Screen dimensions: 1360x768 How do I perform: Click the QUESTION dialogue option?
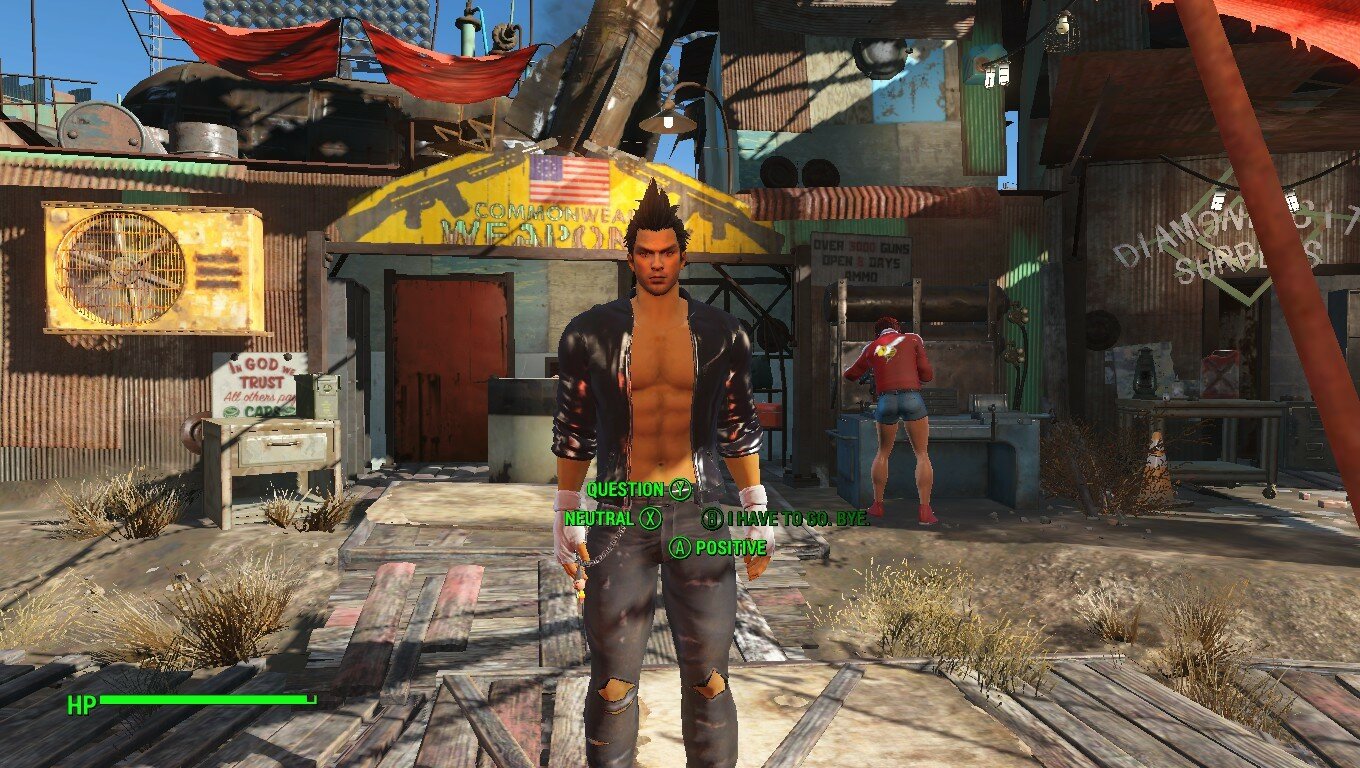coord(625,491)
